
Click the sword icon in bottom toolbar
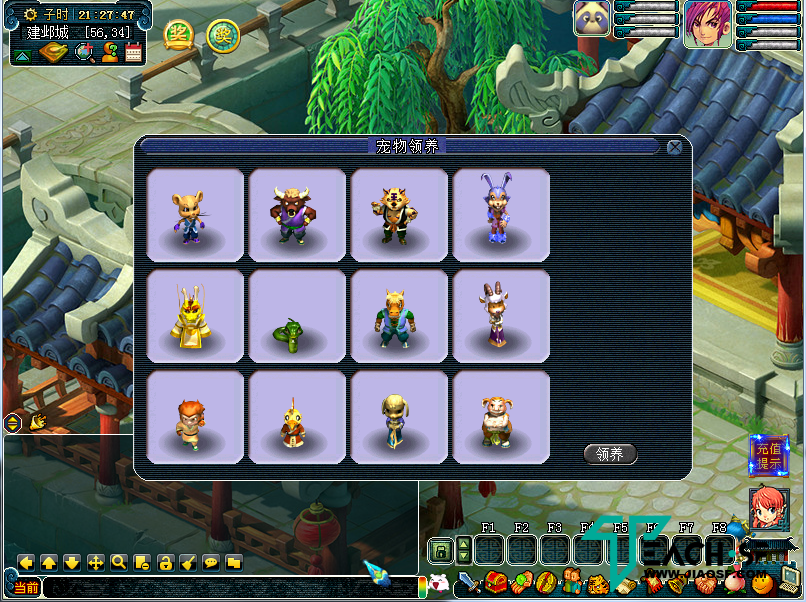coord(470,582)
